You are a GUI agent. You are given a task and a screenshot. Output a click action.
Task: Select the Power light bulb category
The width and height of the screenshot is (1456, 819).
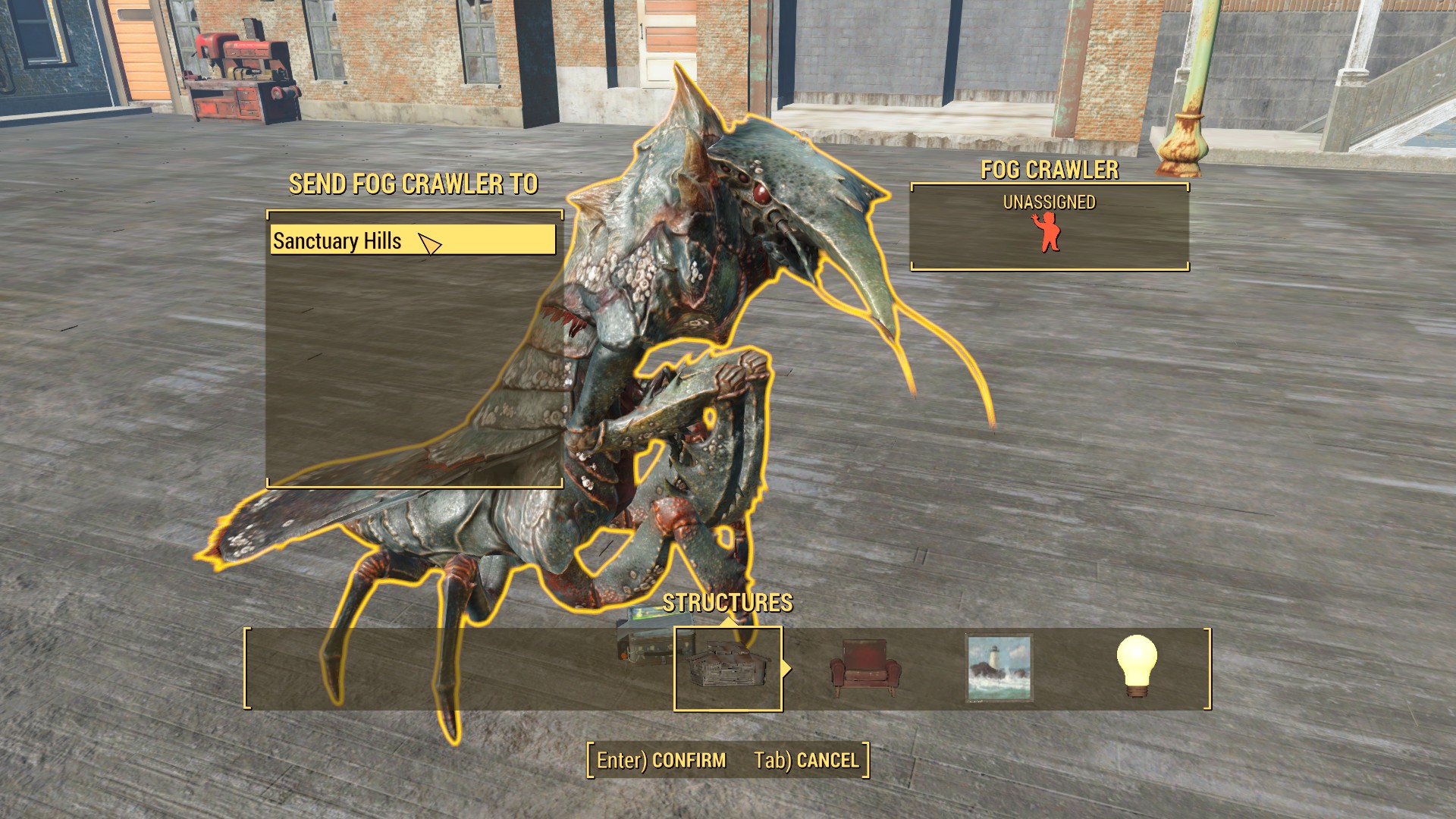coord(1137,667)
